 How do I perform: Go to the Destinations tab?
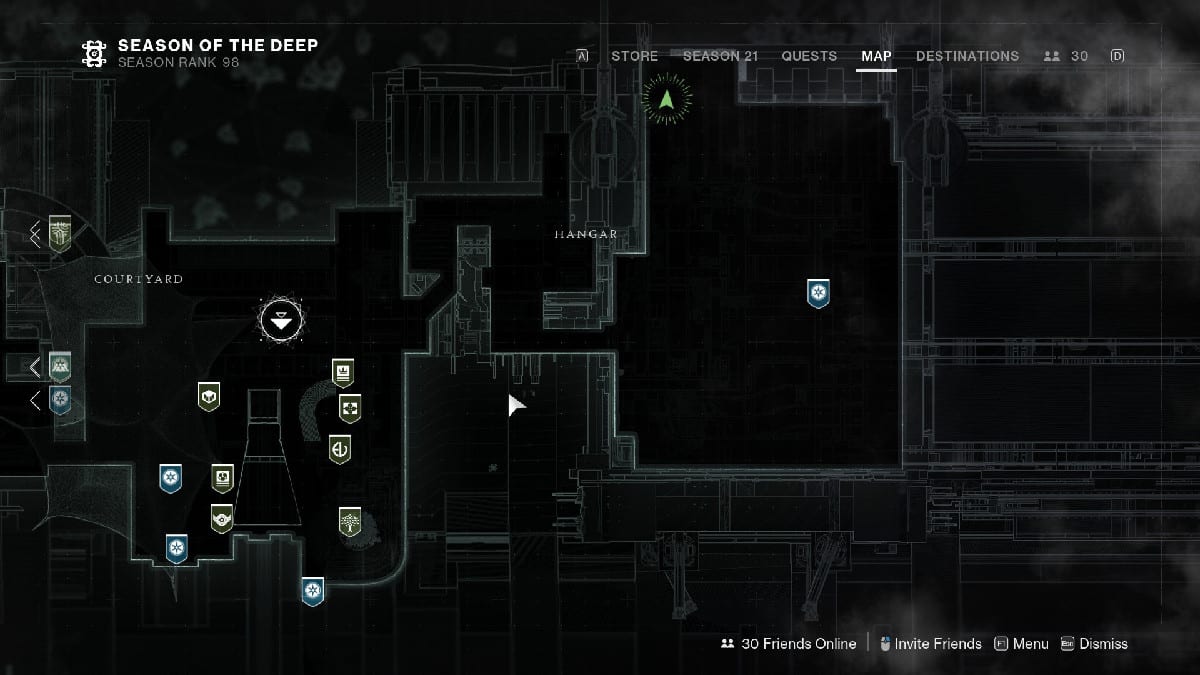coord(967,56)
